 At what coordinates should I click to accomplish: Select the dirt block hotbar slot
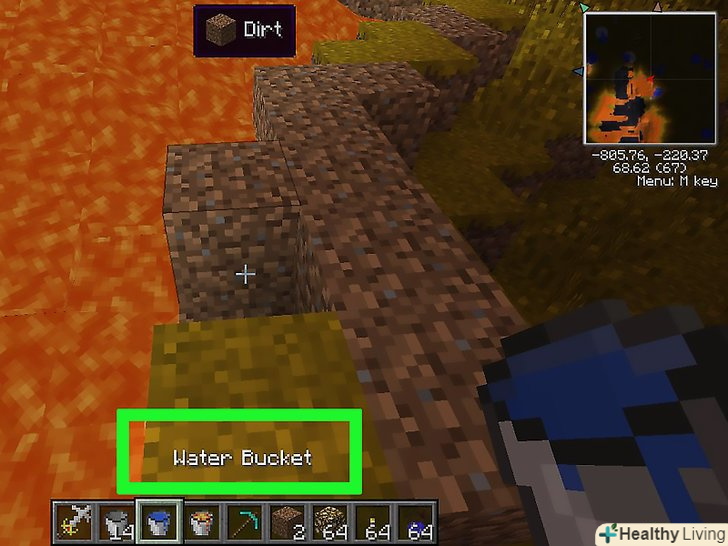(x=286, y=522)
